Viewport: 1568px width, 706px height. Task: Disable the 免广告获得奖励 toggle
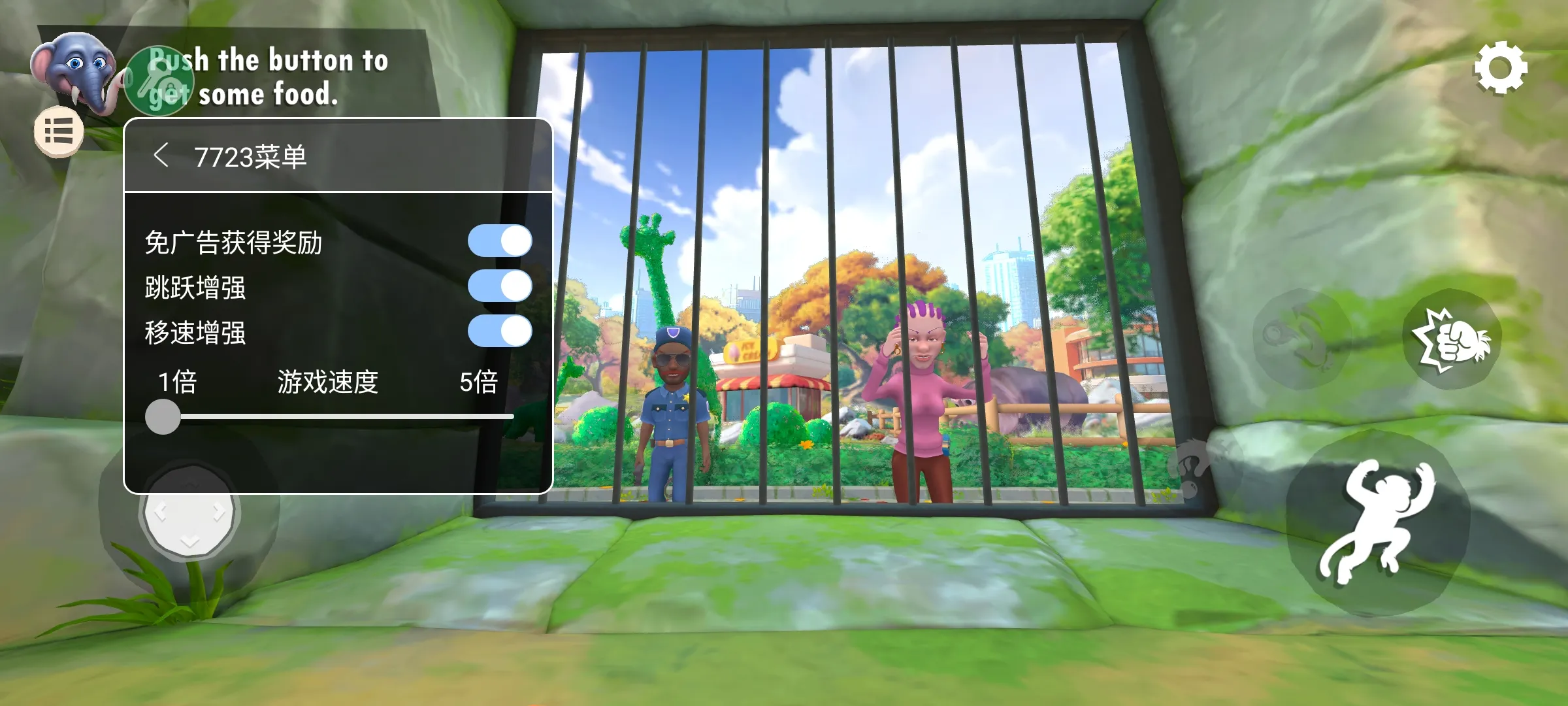coord(500,240)
